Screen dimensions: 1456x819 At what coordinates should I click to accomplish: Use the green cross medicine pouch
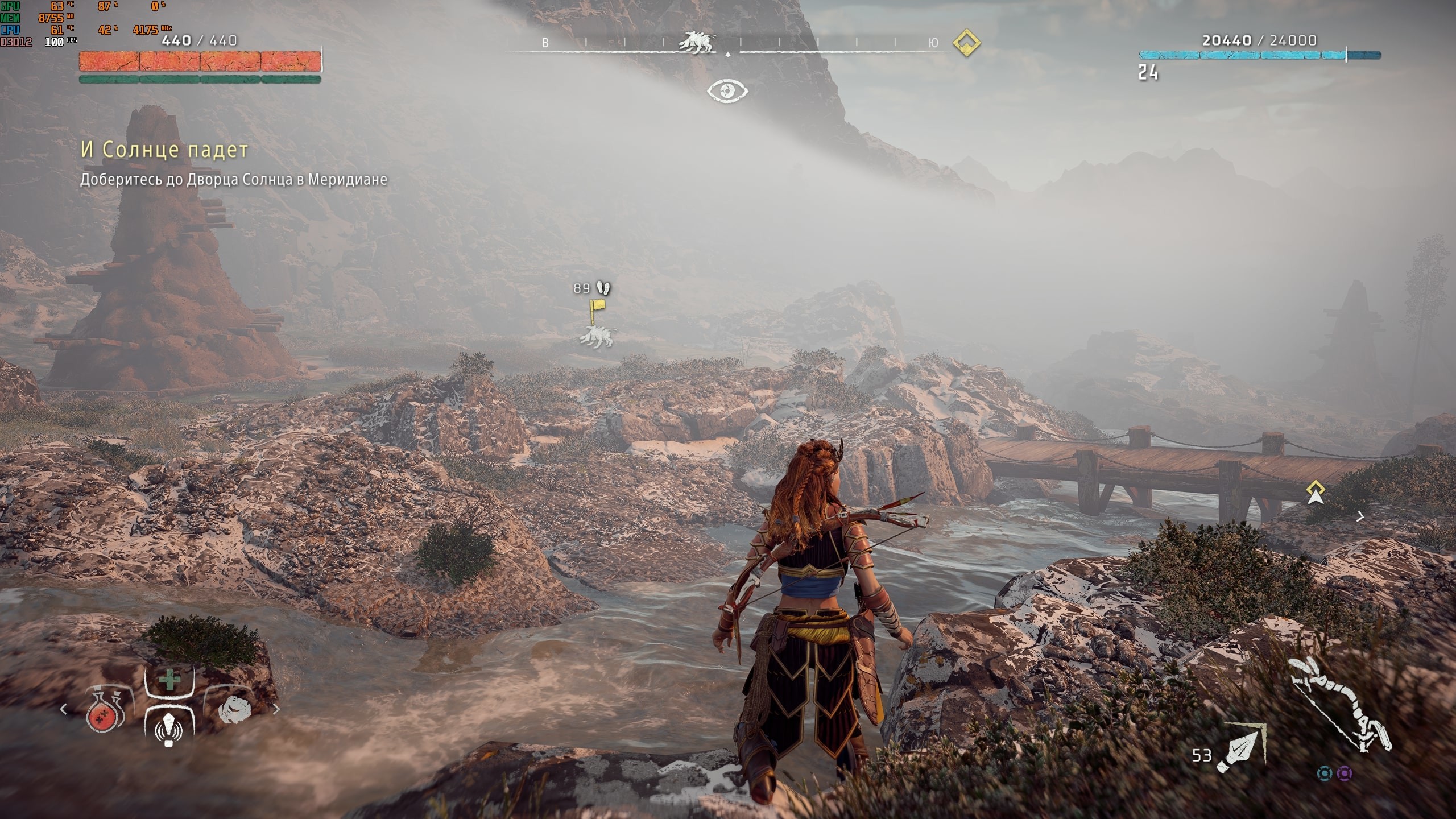[x=169, y=680]
